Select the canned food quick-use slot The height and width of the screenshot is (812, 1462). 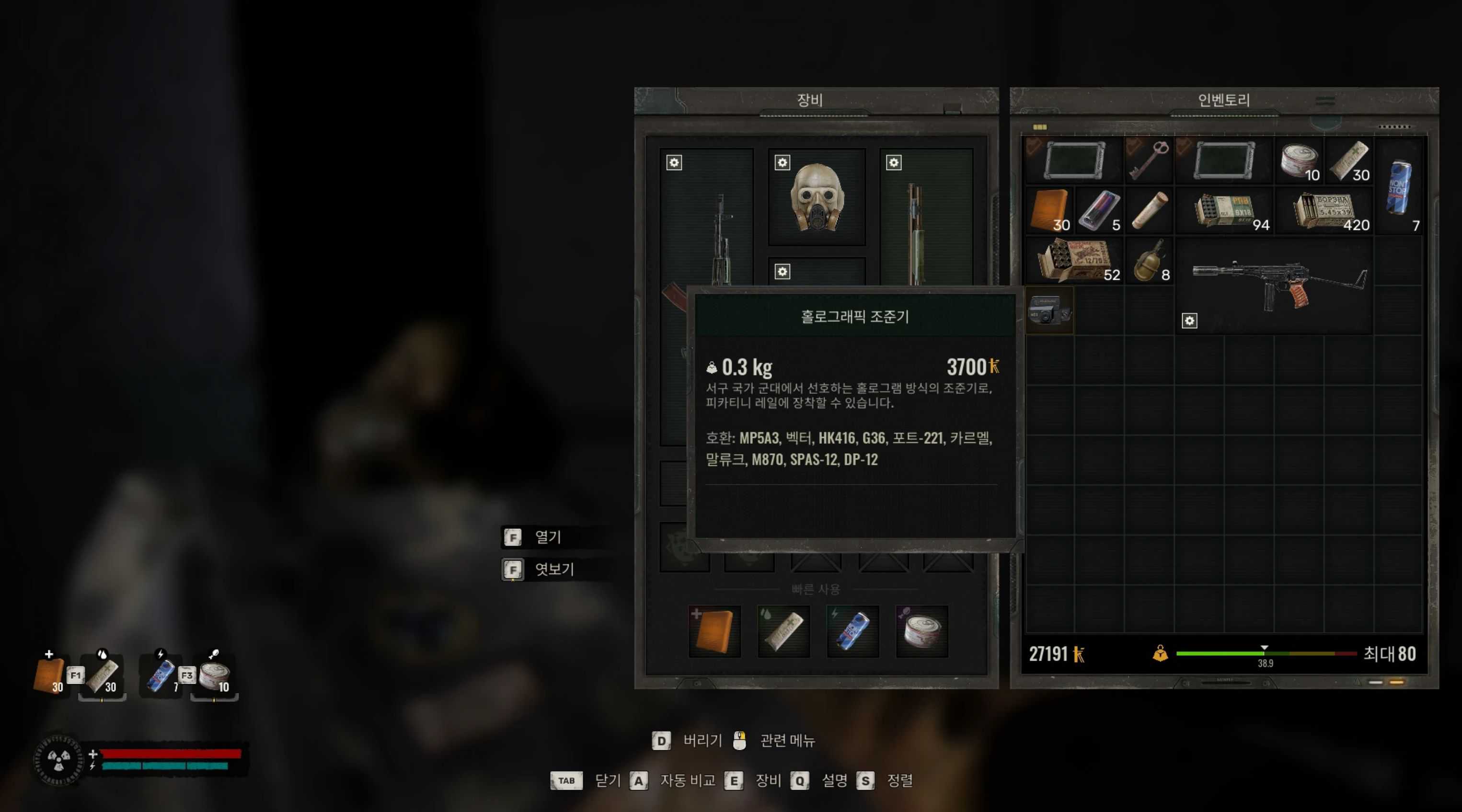pos(921,631)
